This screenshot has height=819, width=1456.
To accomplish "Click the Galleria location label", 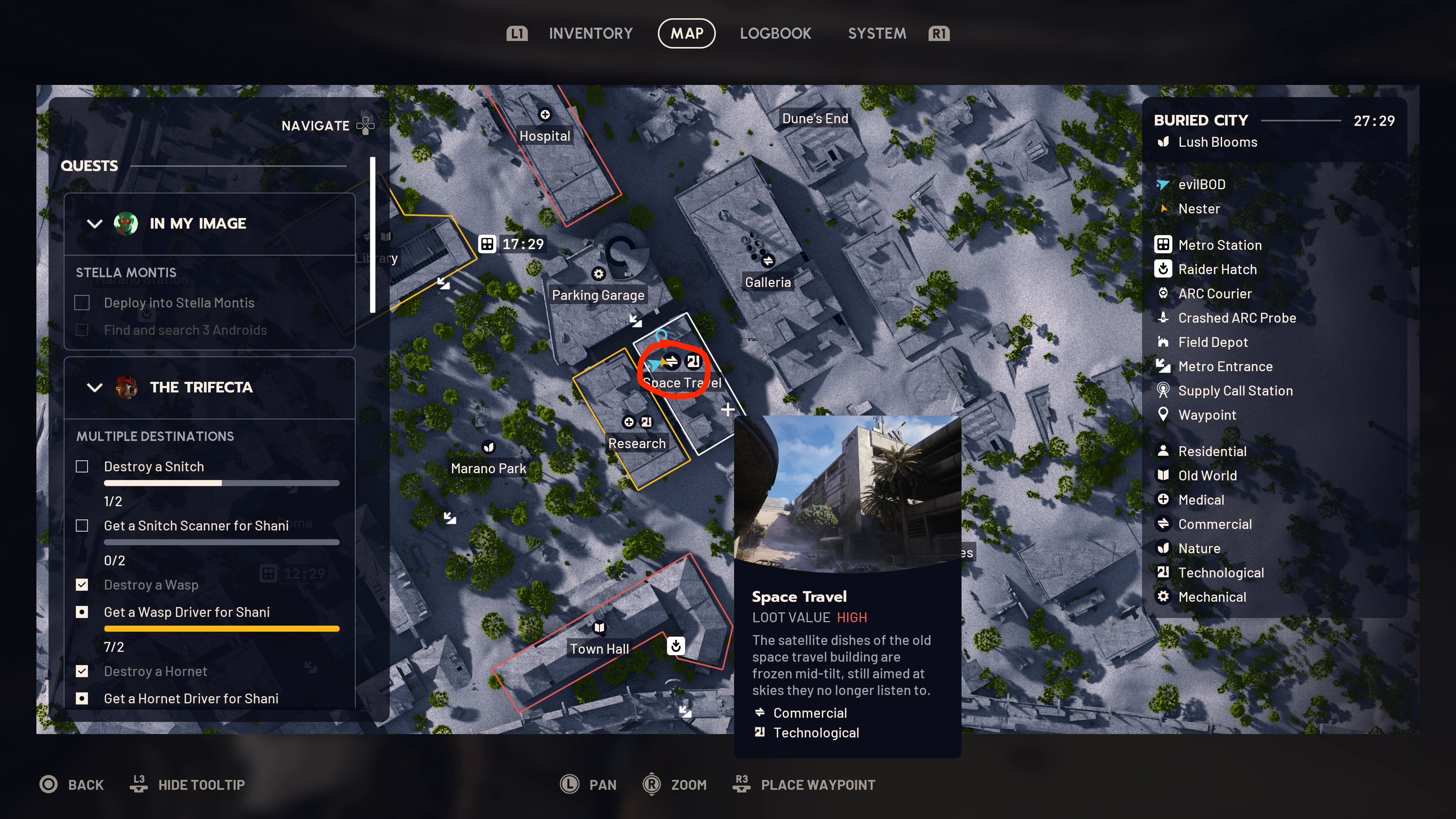I will point(767,282).
